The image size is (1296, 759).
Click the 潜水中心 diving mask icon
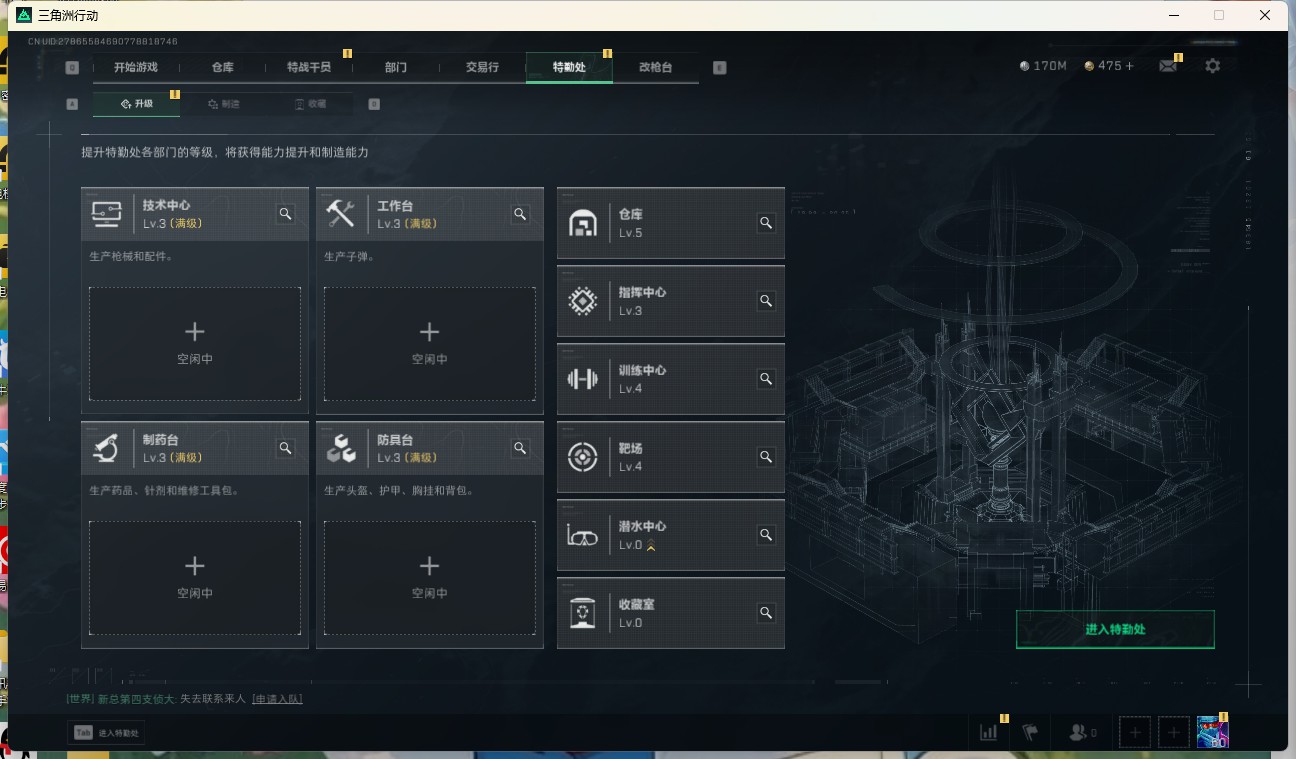coord(583,535)
